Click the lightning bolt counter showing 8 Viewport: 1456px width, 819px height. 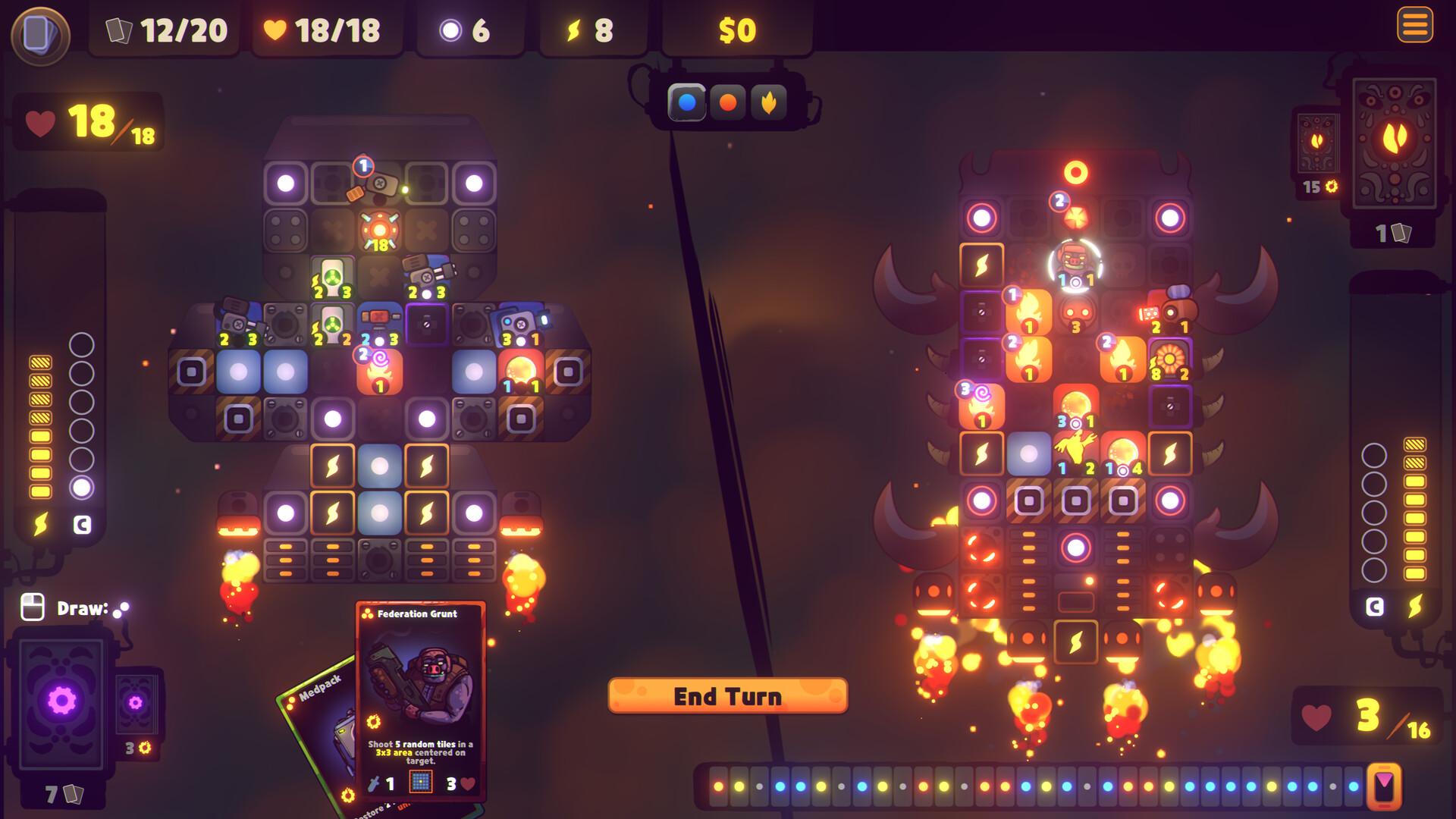coord(574,30)
